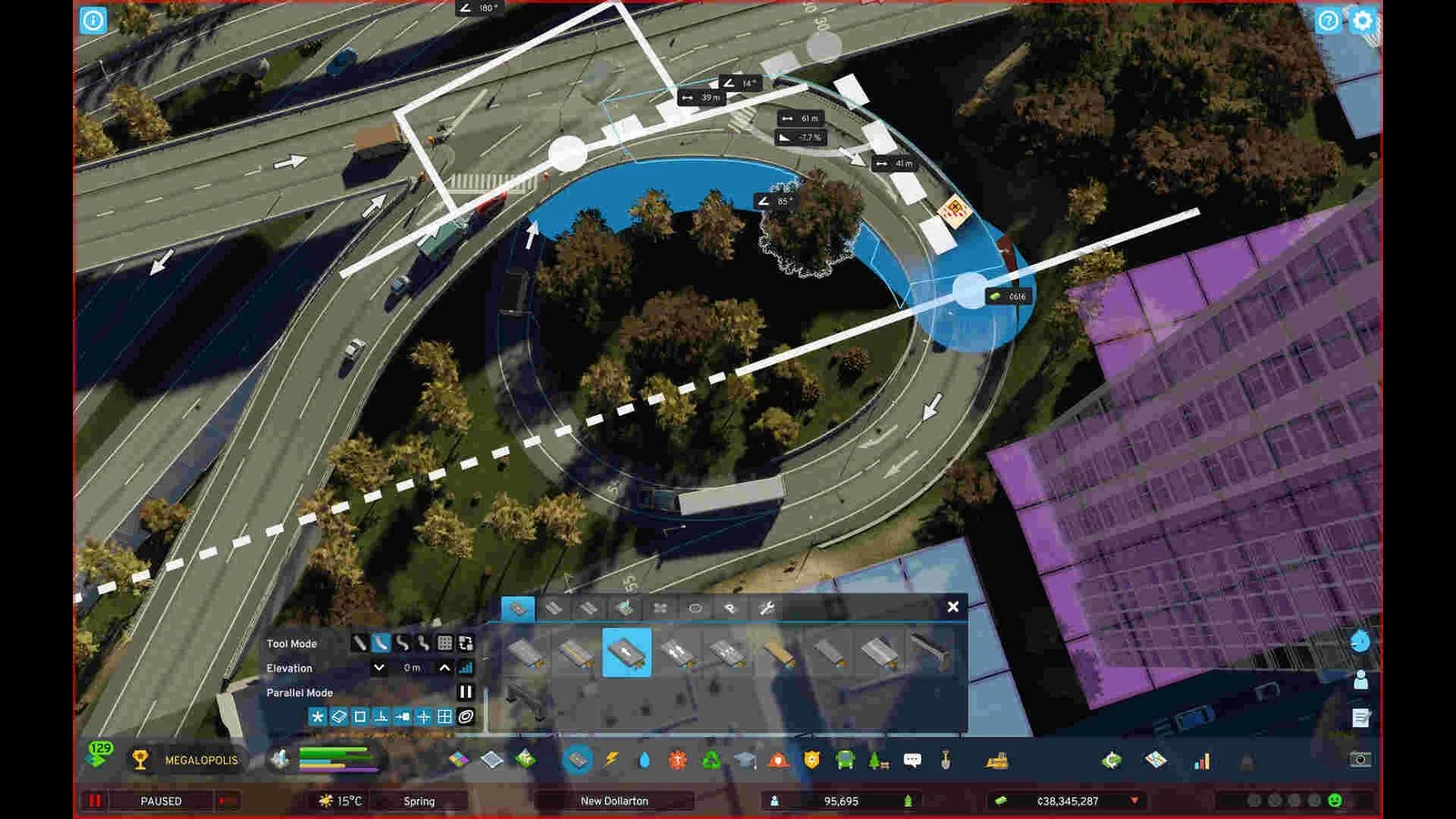The image size is (1456, 819).
Task: Enable the 90-degree angle snapping option
Action: pyautogui.click(x=379, y=715)
